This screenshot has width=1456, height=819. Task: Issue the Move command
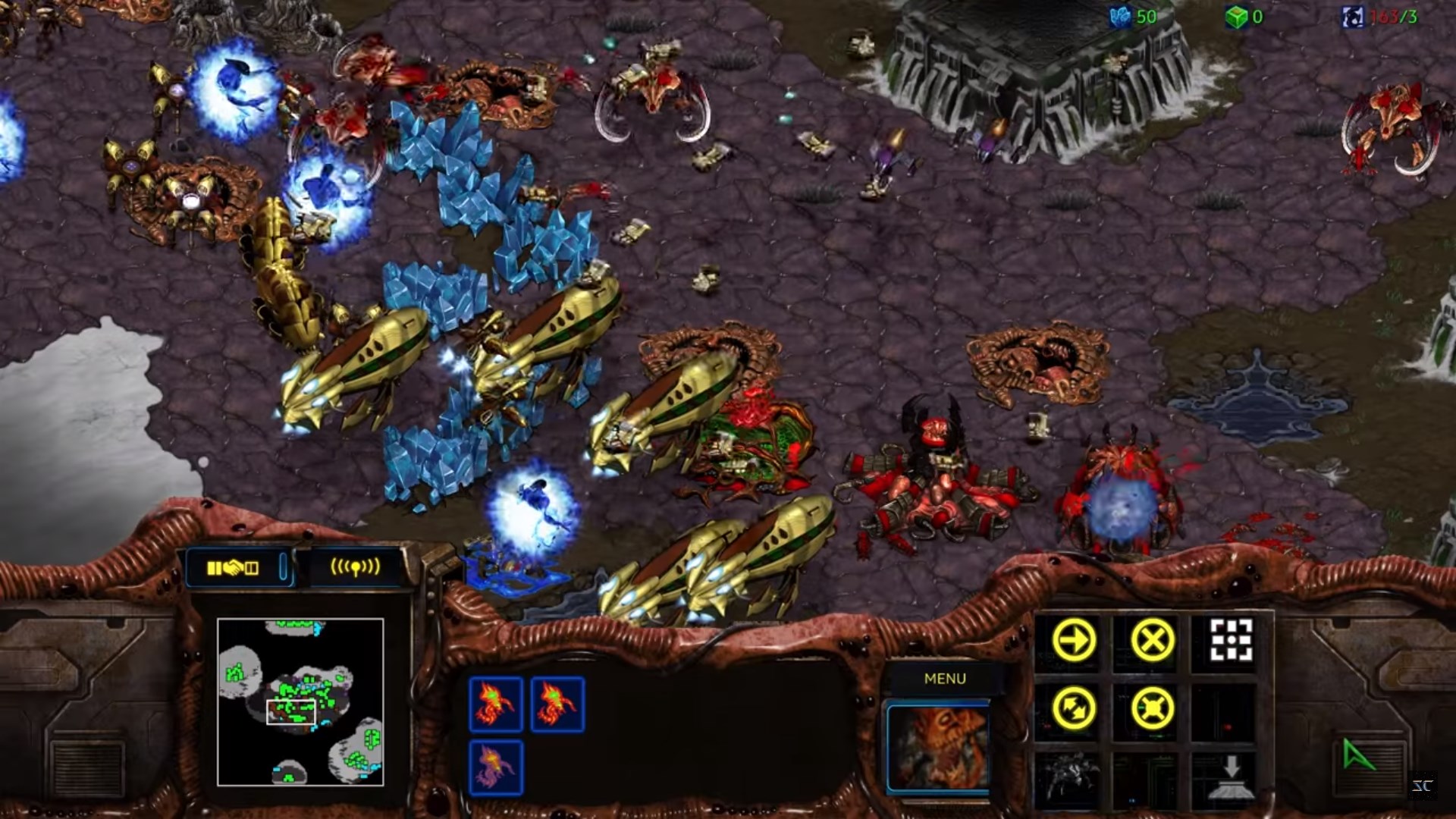(x=1074, y=641)
